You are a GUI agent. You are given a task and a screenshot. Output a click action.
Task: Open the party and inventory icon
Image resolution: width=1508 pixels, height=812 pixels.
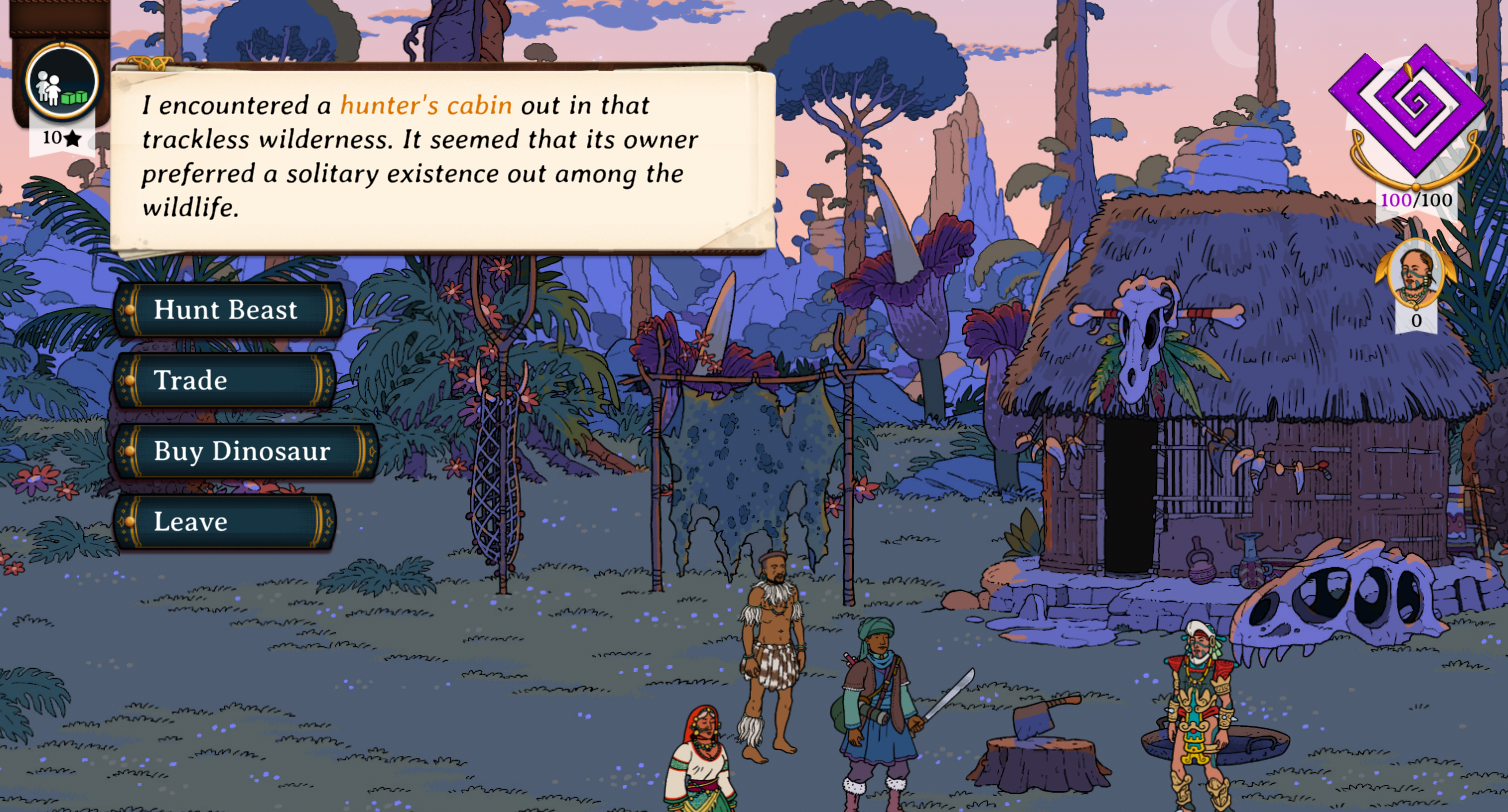point(62,82)
